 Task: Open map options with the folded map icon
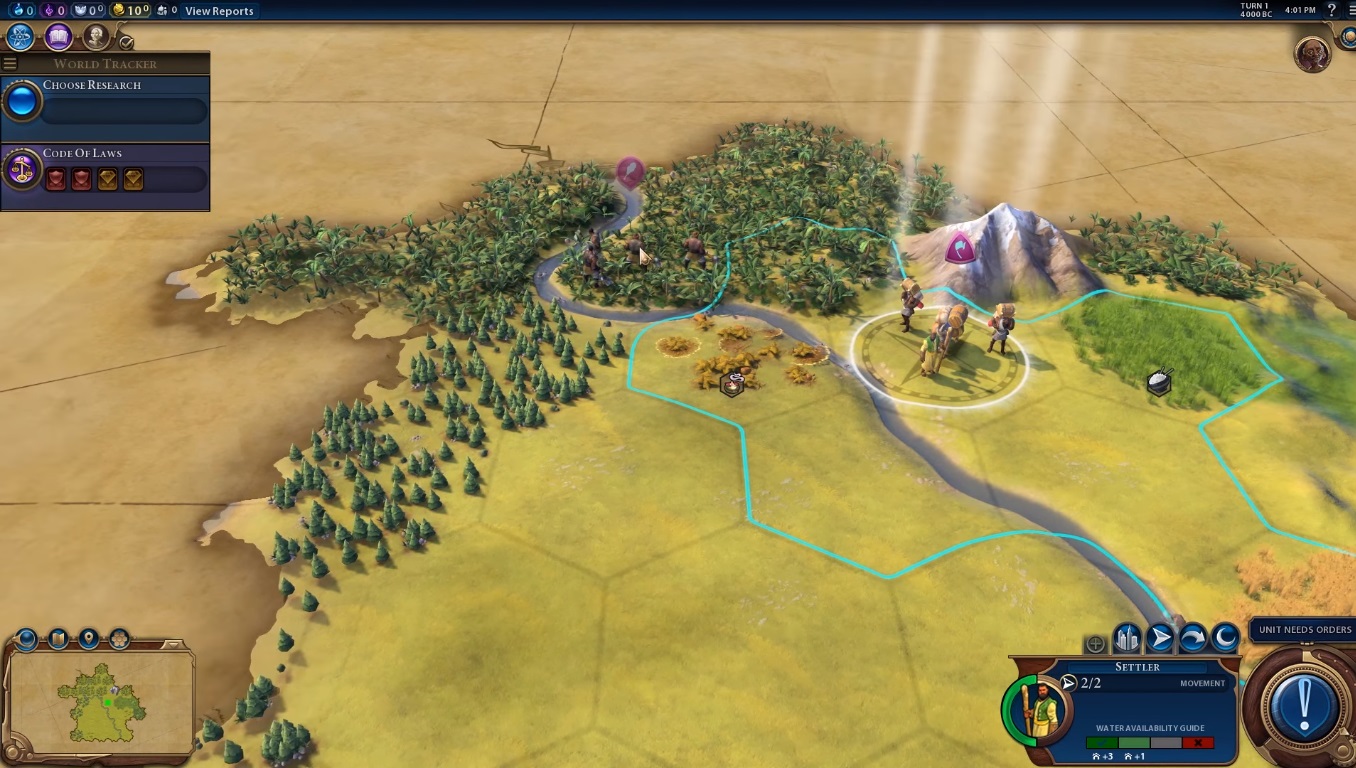(x=58, y=639)
